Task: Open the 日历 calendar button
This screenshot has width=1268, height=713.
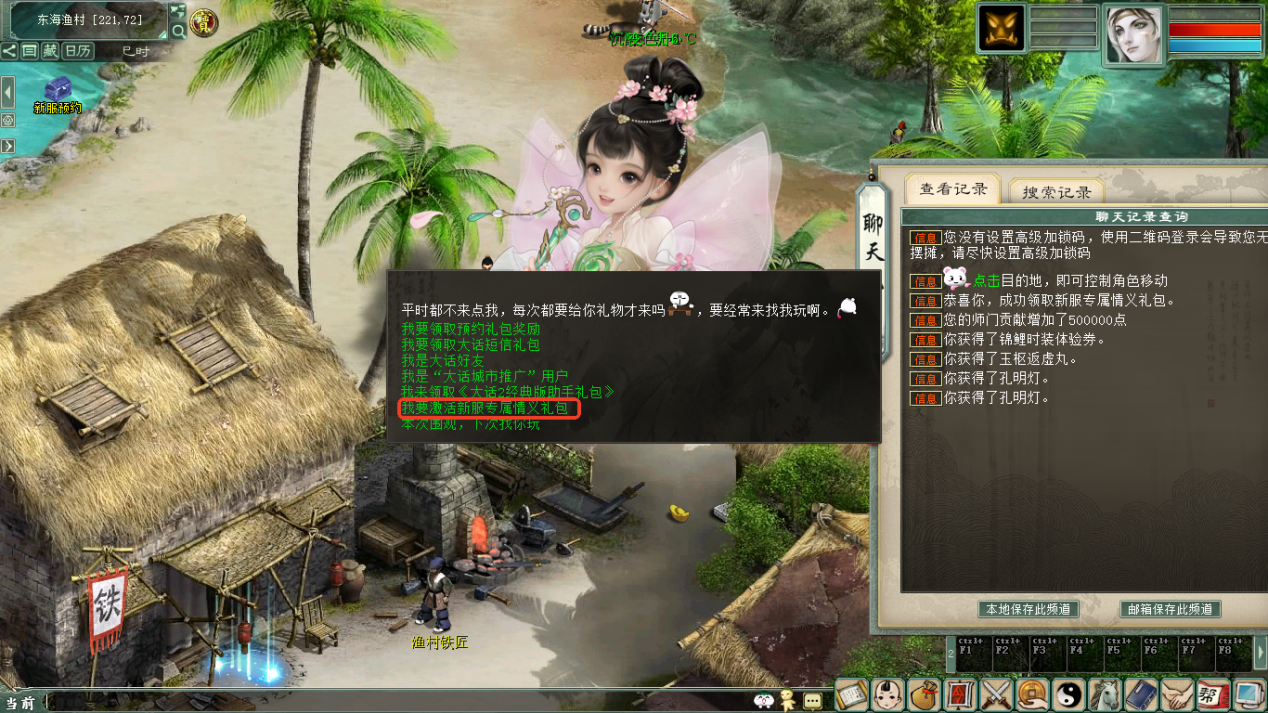Action: tap(78, 51)
